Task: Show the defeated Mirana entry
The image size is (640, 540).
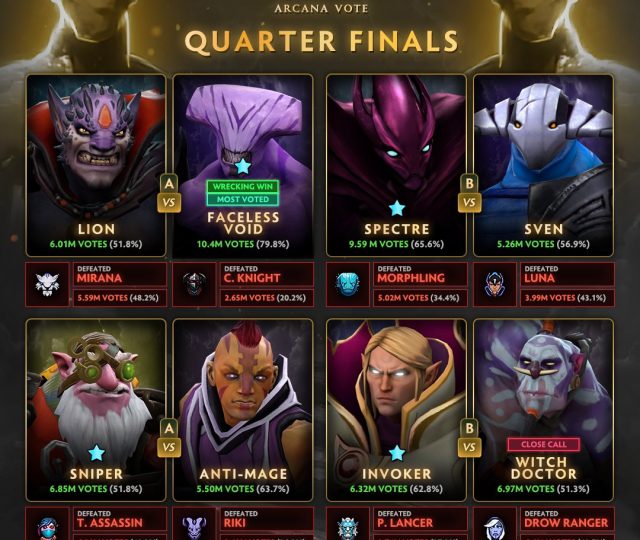Action: point(96,284)
